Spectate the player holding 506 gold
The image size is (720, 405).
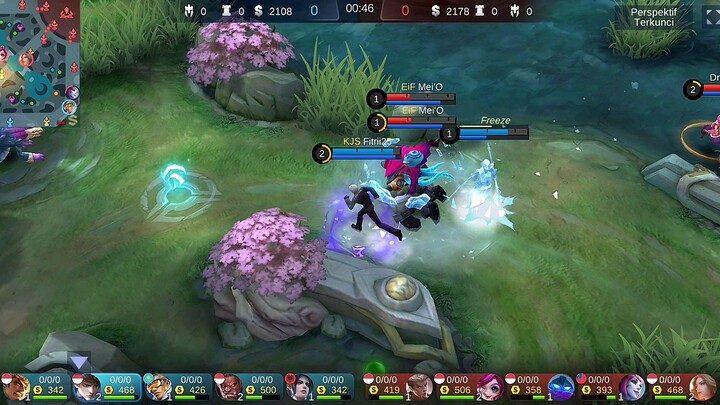490,386
